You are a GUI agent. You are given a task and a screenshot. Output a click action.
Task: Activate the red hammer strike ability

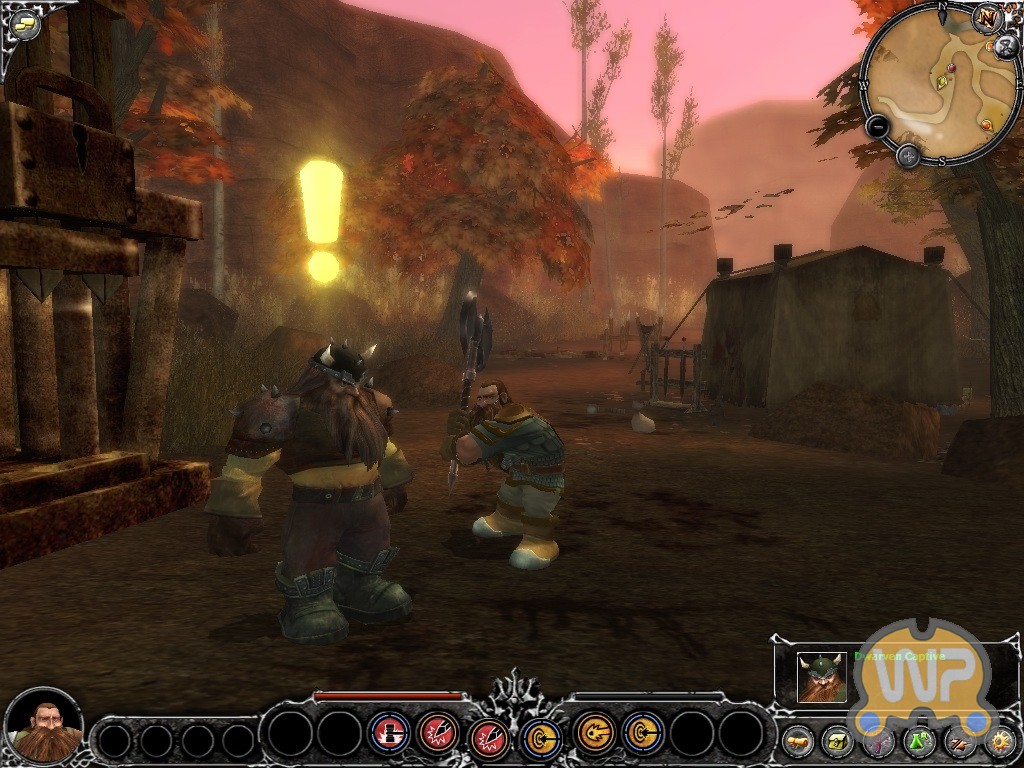click(389, 732)
